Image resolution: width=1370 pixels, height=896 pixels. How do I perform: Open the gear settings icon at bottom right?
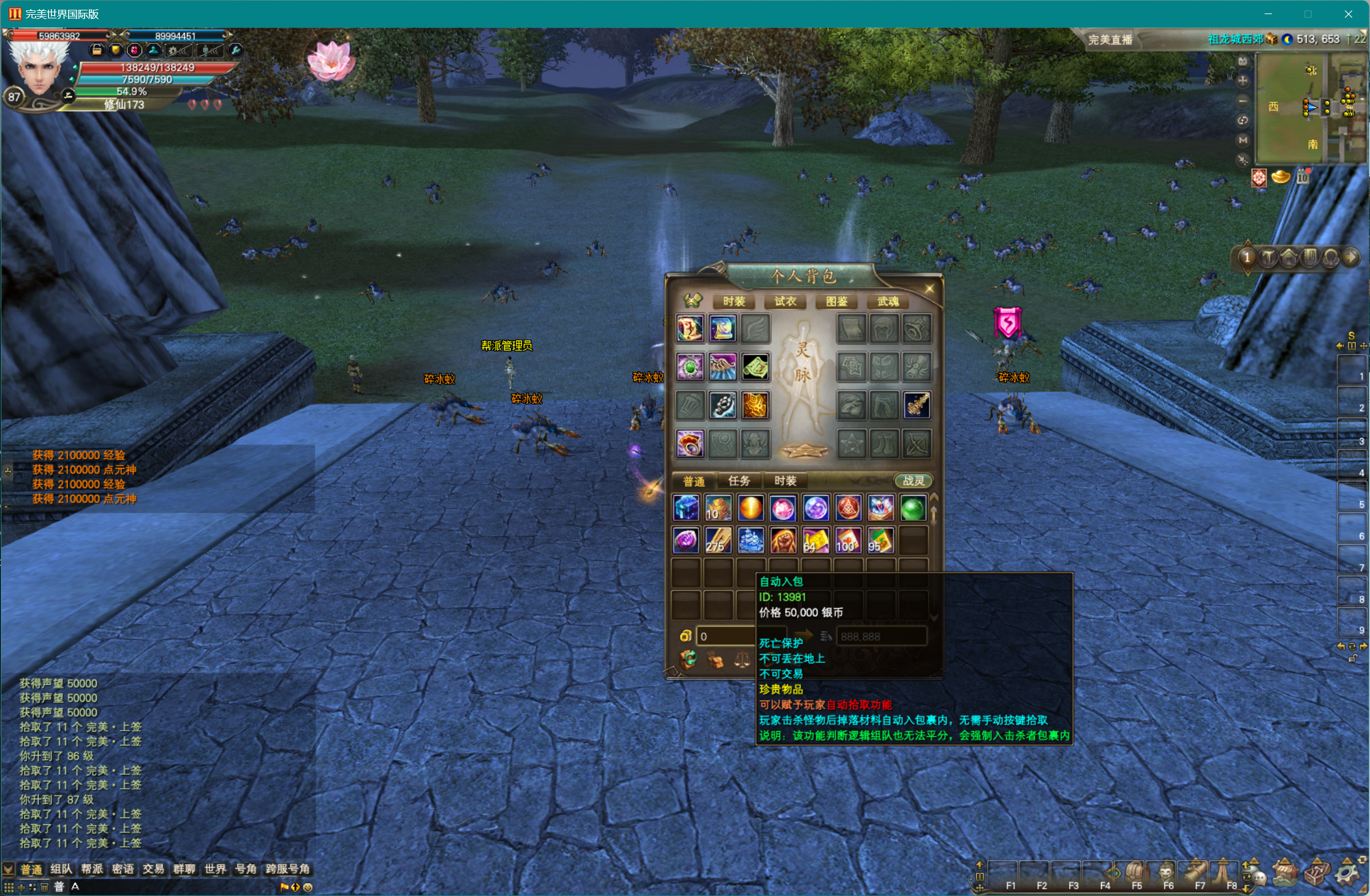1347,872
